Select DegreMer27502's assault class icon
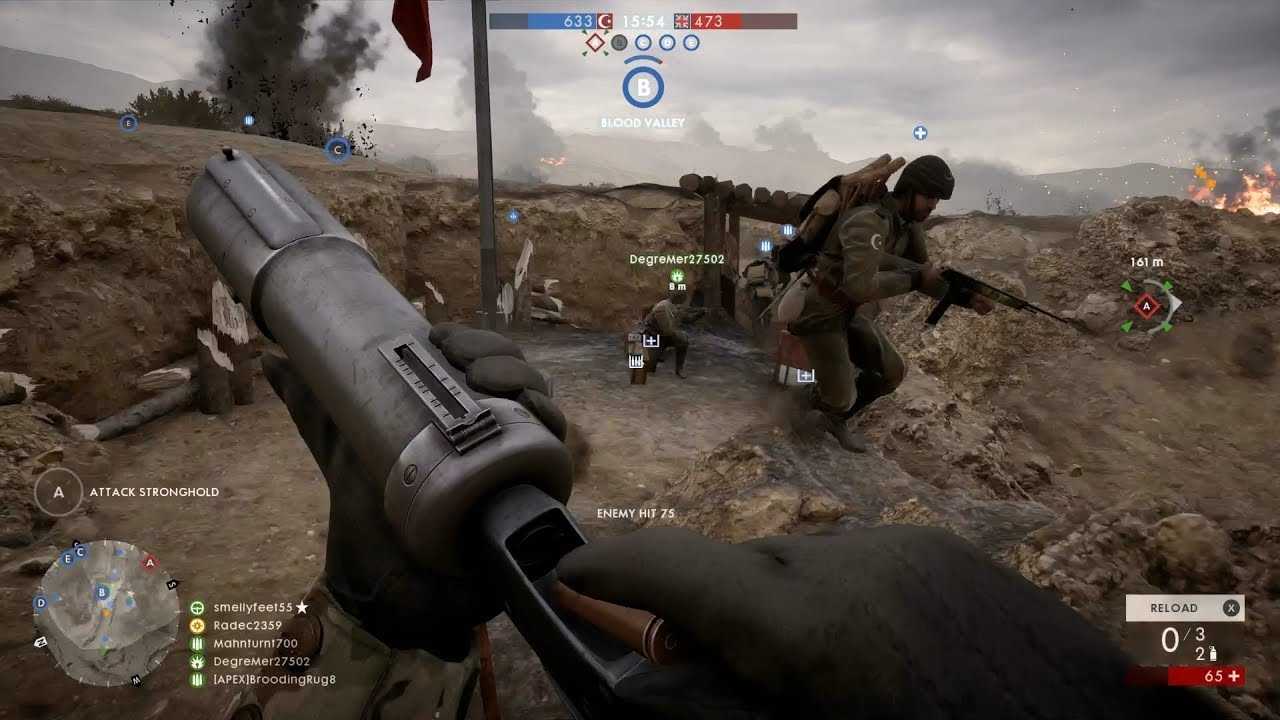The image size is (1280, 720). point(196,661)
